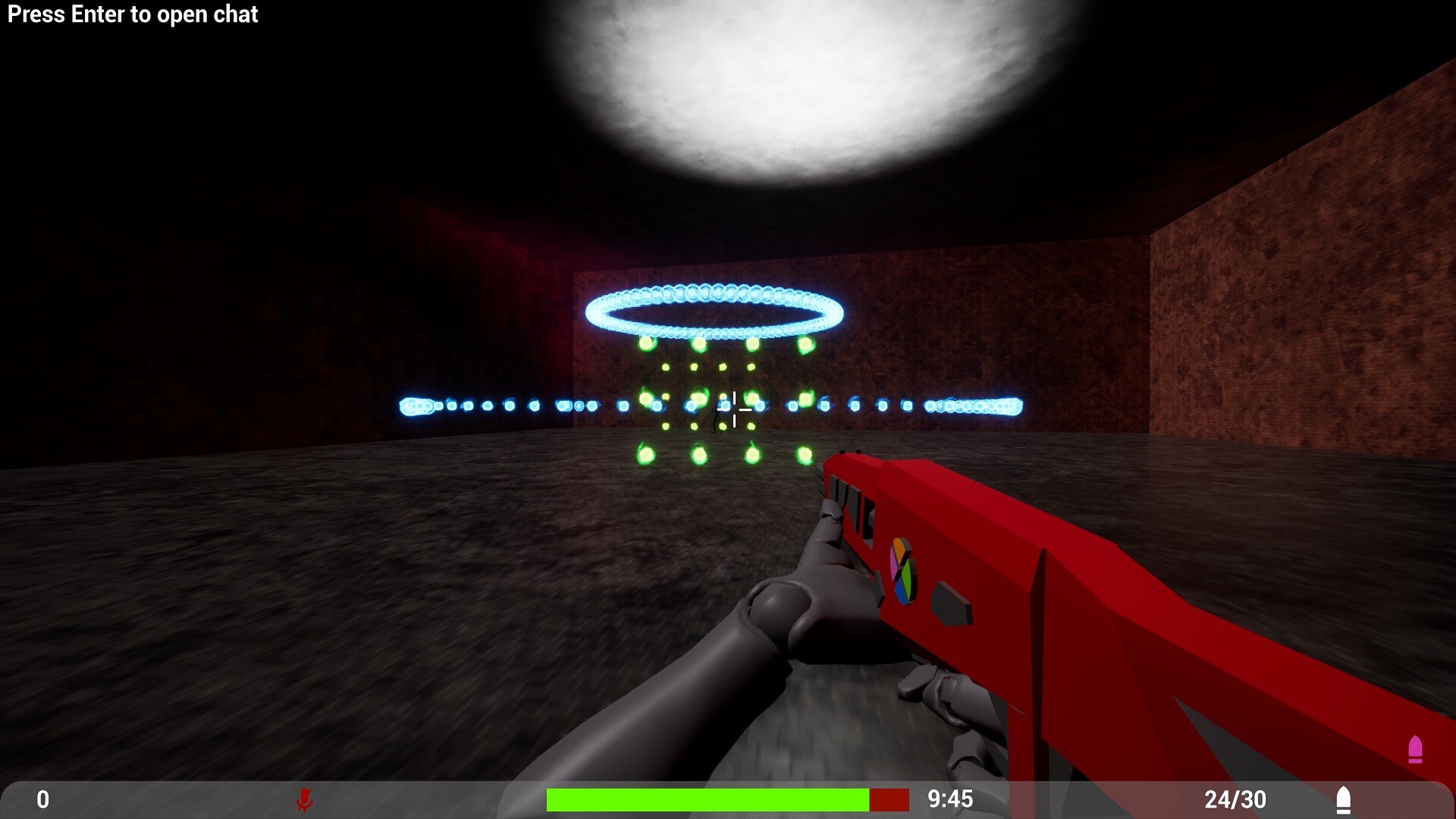
Task: Enable voice chat from the mic indicator
Action: coord(306,799)
